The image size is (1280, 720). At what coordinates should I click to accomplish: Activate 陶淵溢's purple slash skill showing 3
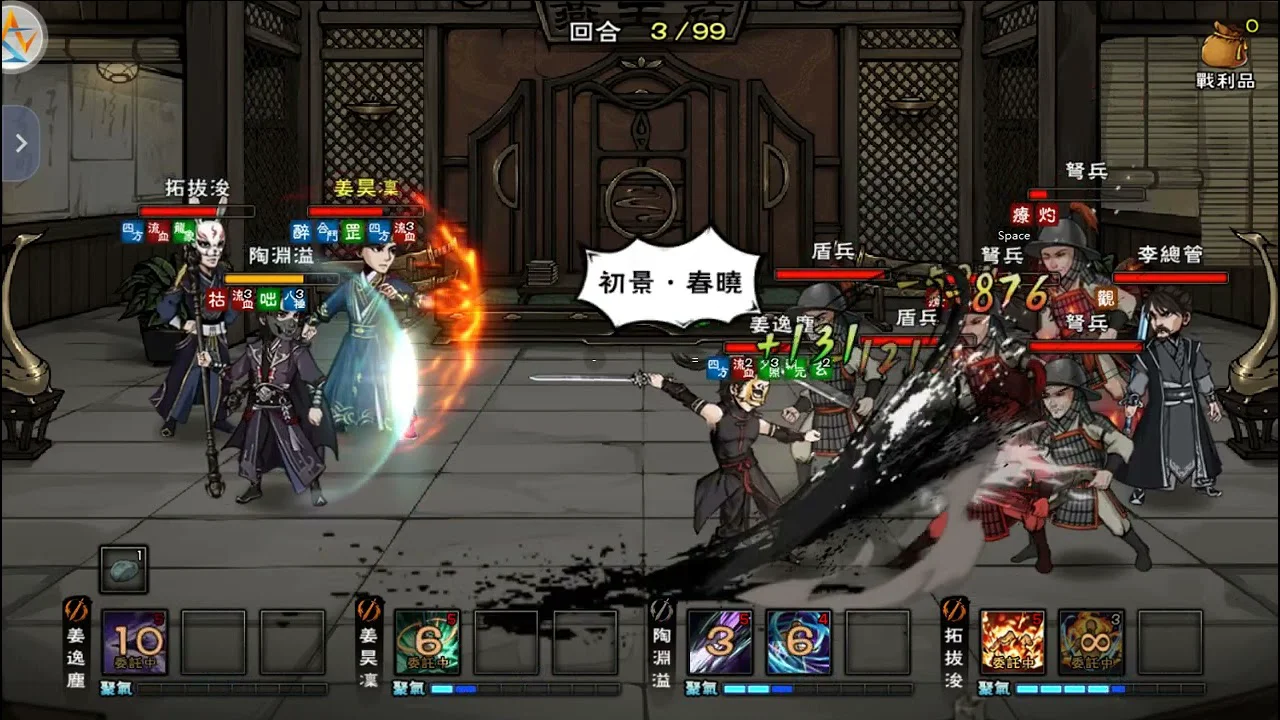[719, 642]
